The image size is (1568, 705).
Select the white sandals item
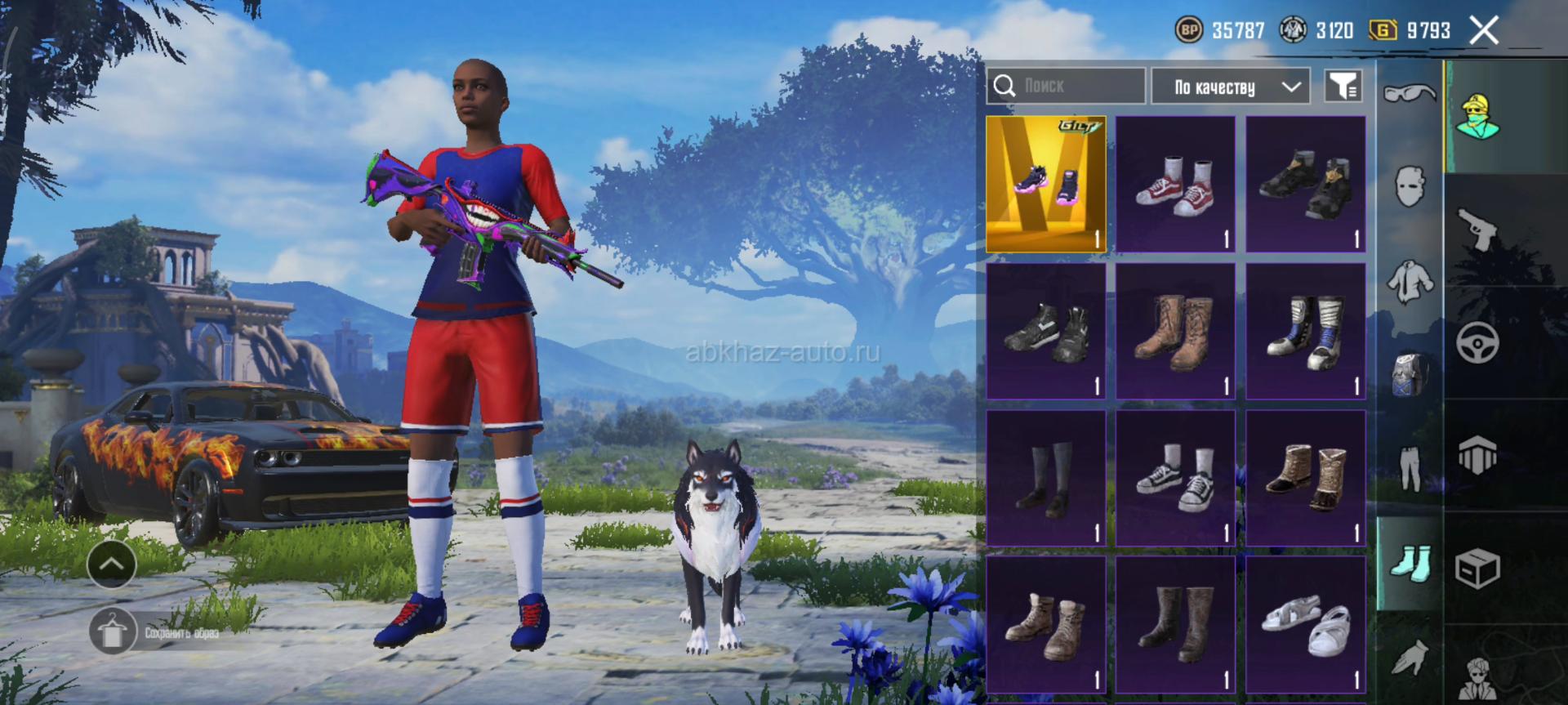1305,625
